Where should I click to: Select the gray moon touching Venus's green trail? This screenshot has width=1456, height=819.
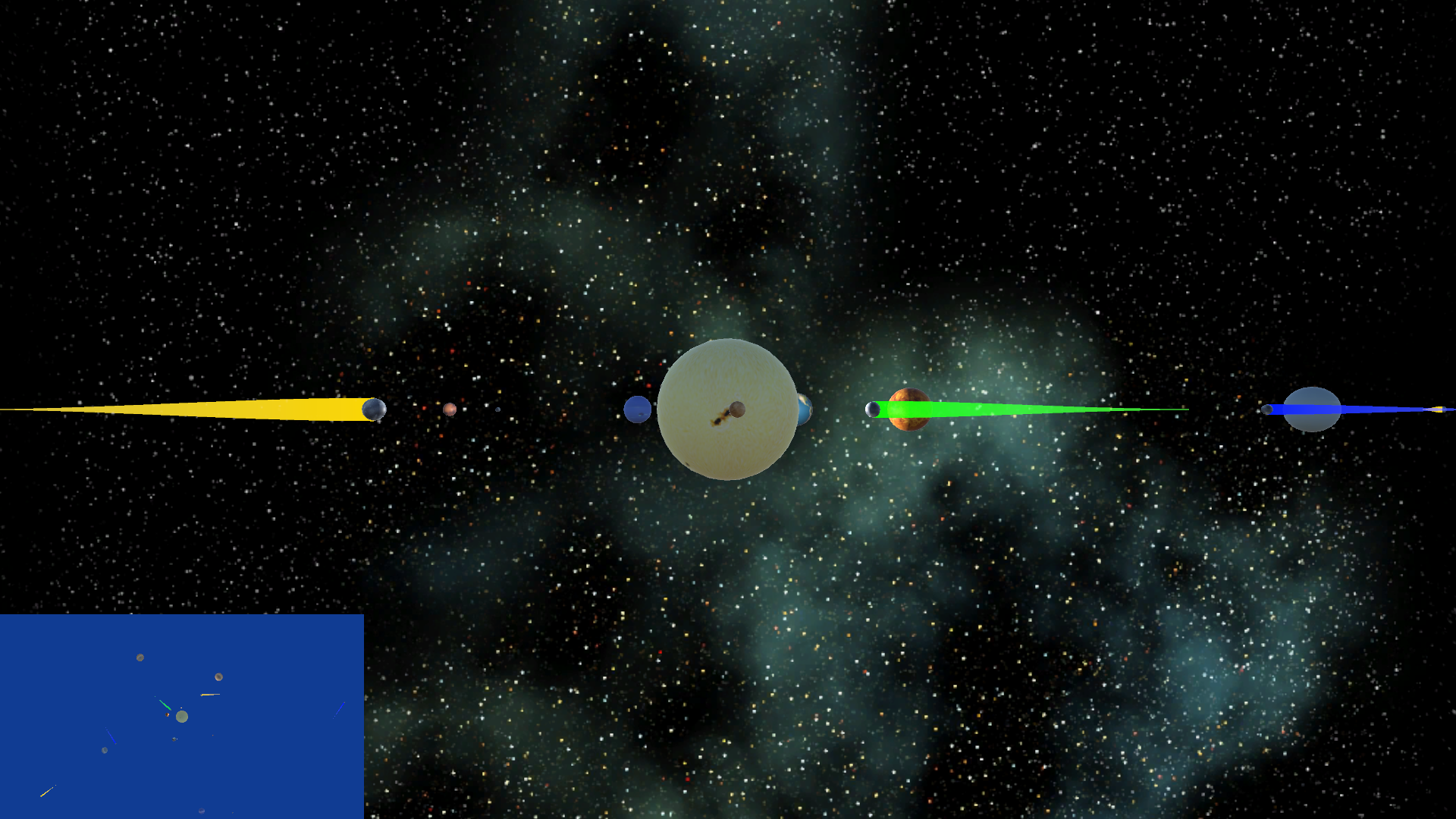871,409
